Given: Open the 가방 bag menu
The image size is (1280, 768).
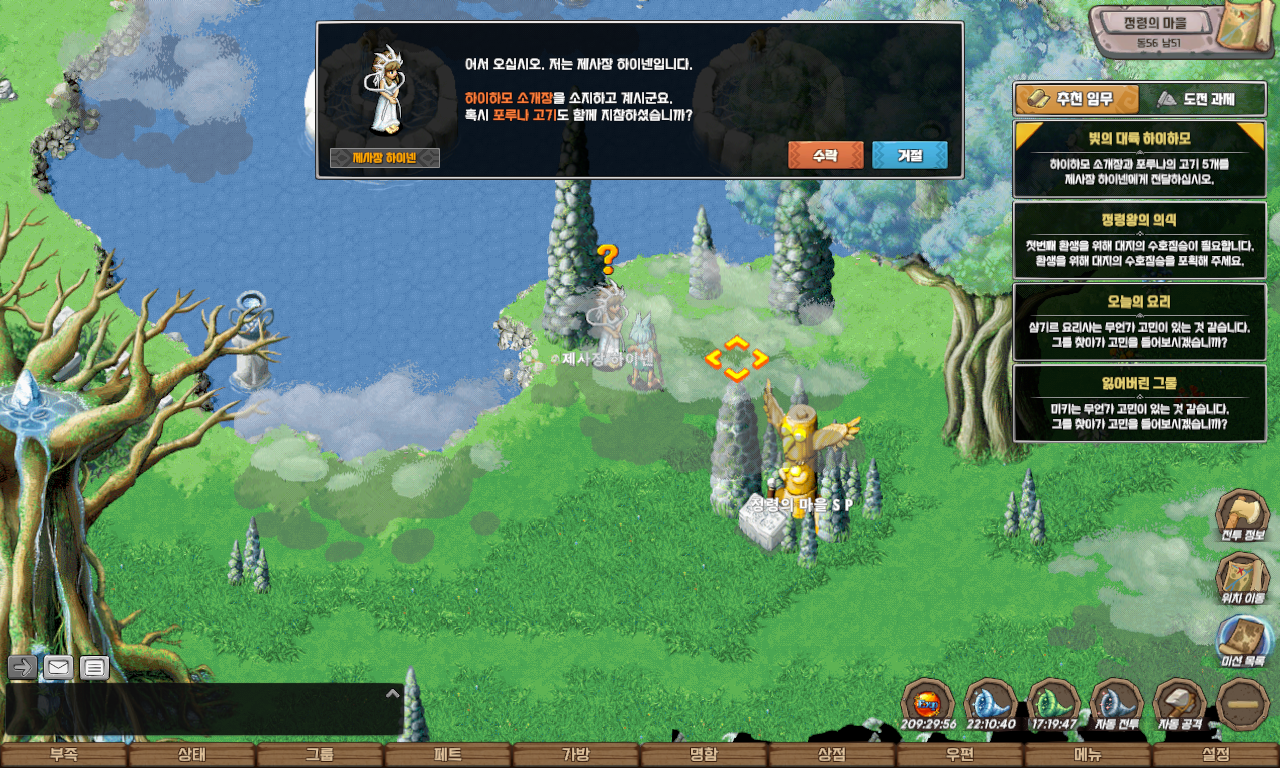Looking at the screenshot, I should pos(576,756).
